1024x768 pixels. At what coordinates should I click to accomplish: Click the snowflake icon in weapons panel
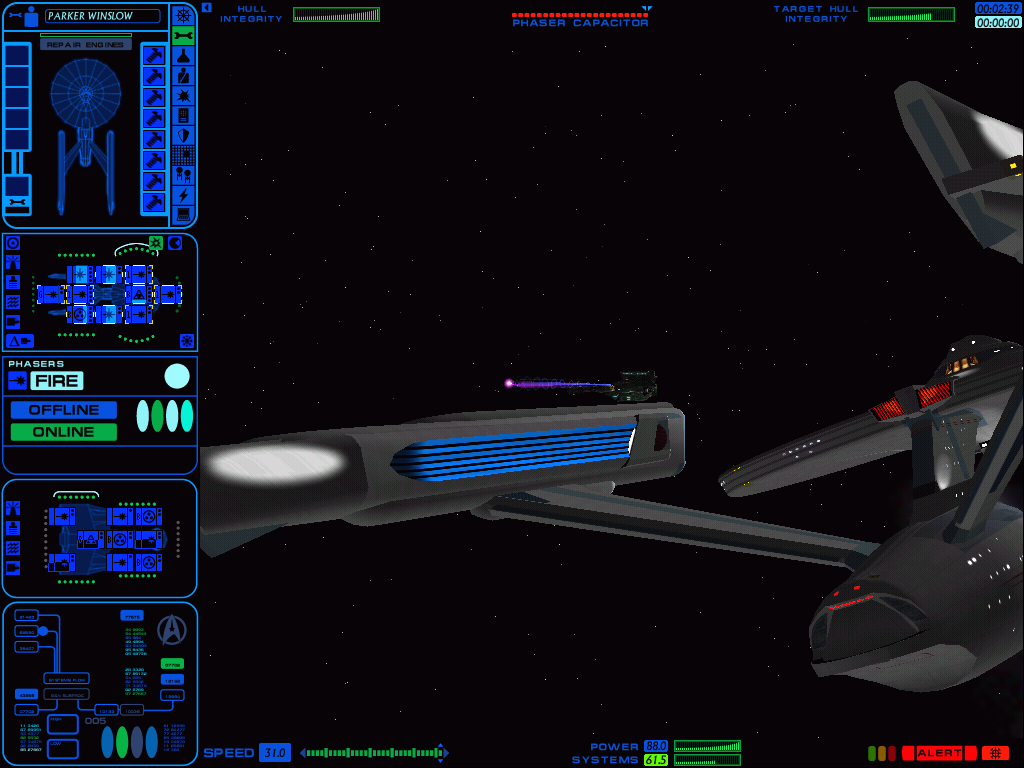coord(186,340)
